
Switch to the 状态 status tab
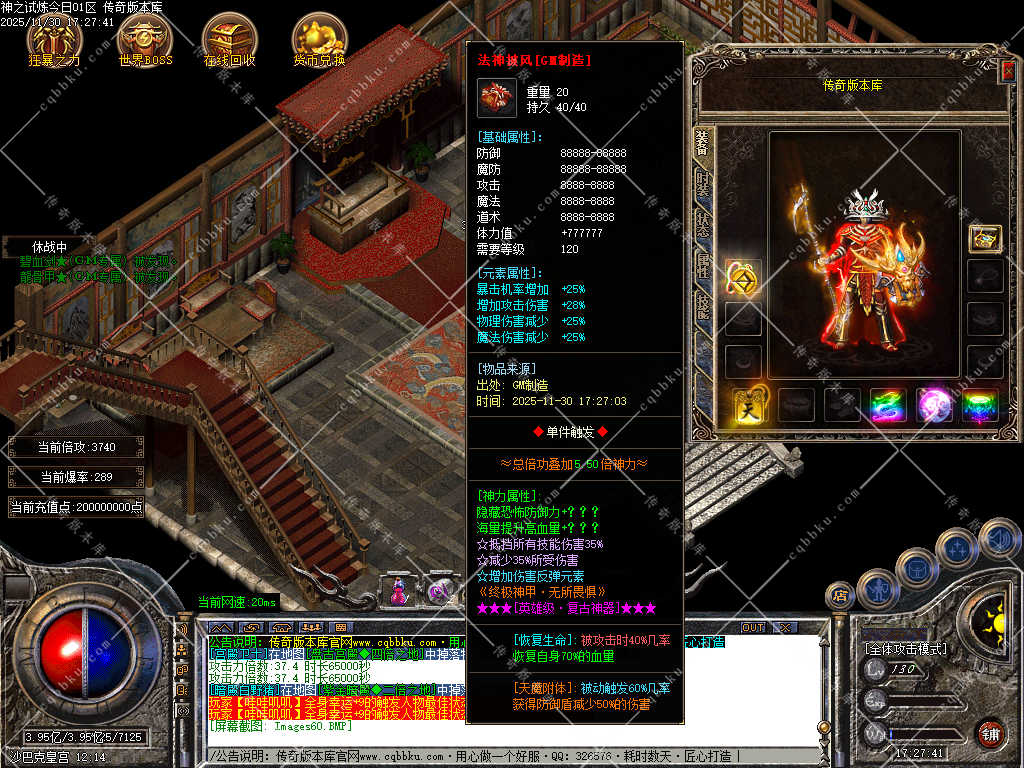point(702,225)
